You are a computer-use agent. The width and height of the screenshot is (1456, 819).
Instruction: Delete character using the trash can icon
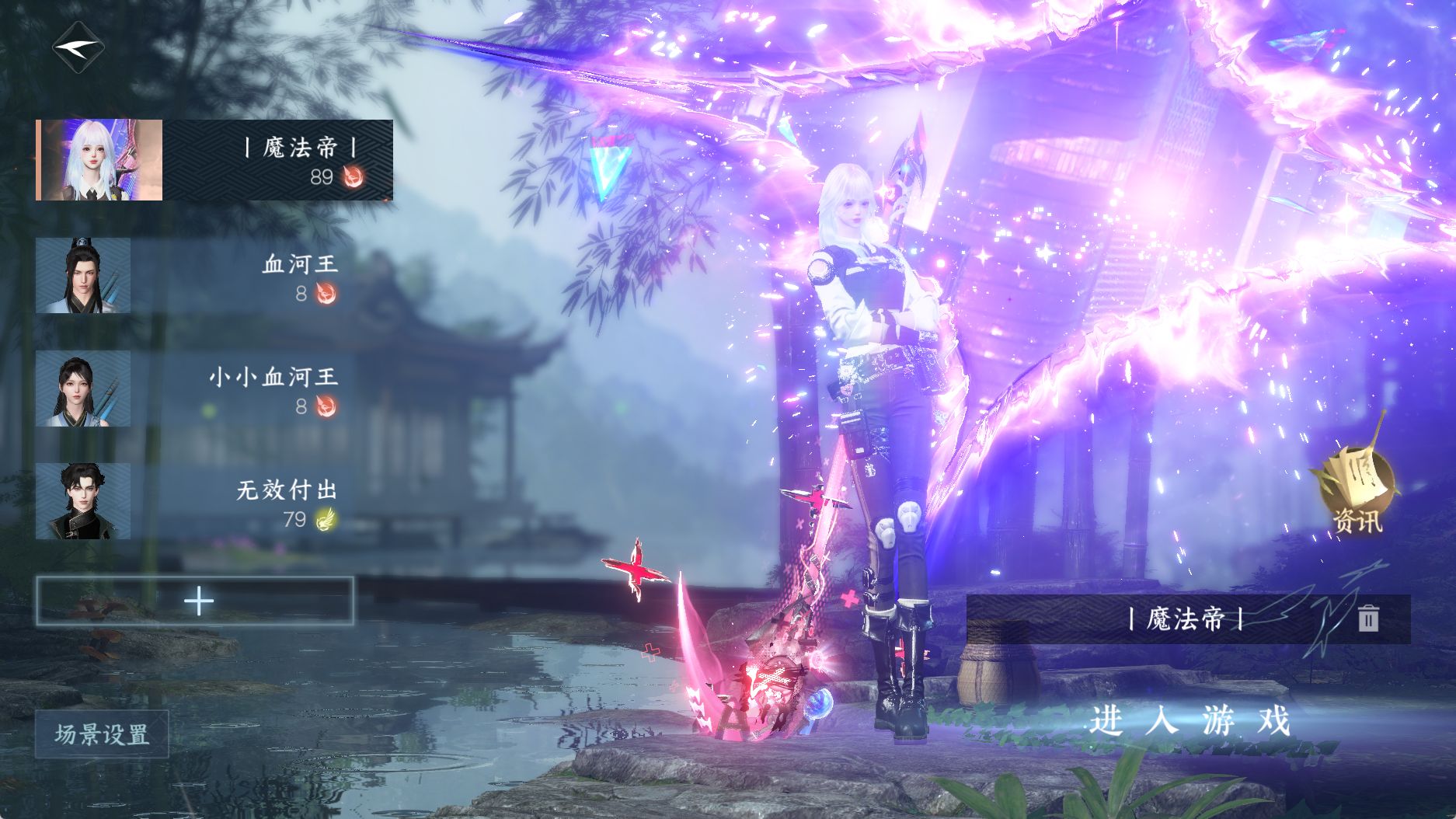tap(1368, 619)
